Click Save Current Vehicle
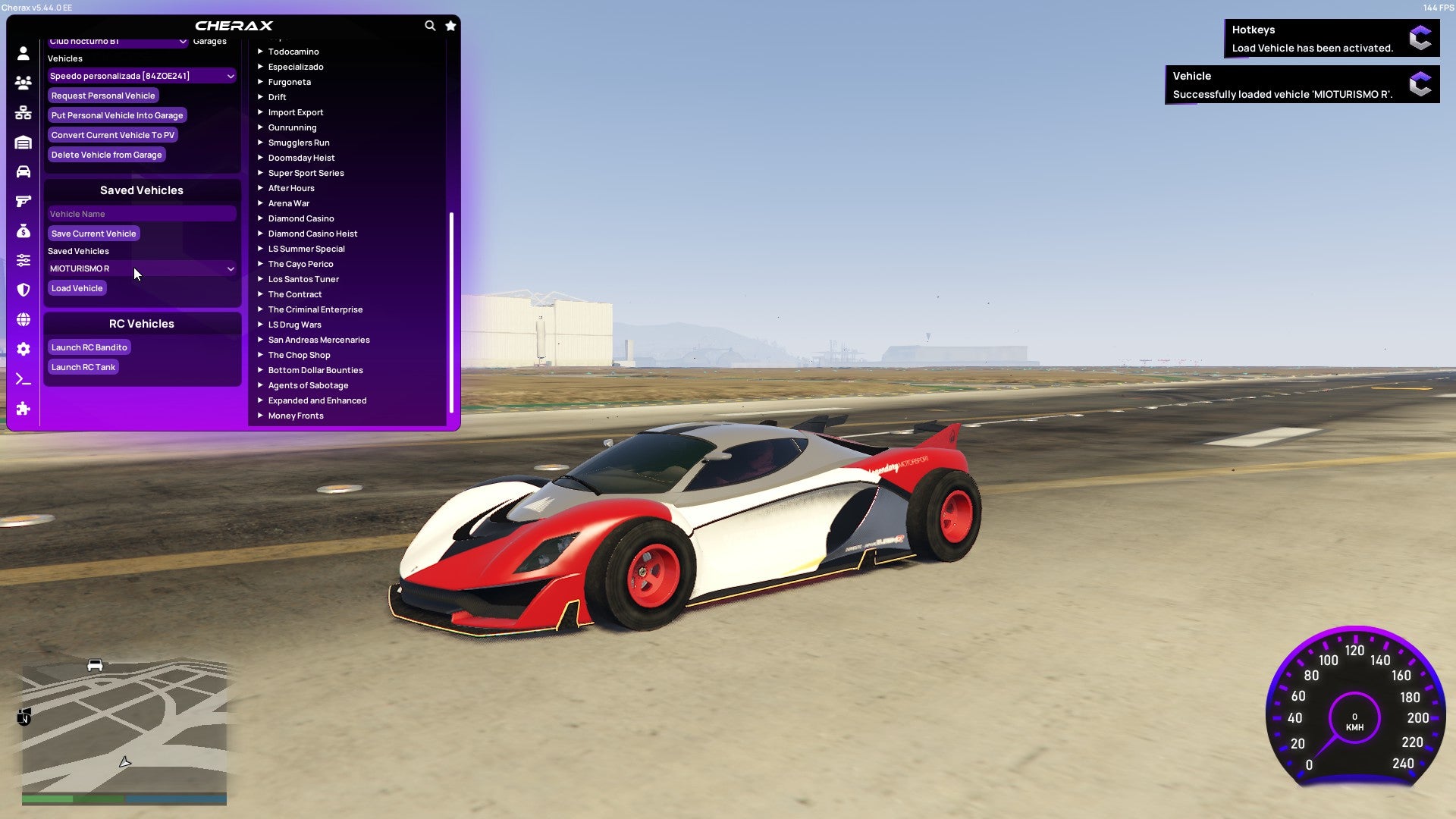1456x819 pixels. (93, 234)
